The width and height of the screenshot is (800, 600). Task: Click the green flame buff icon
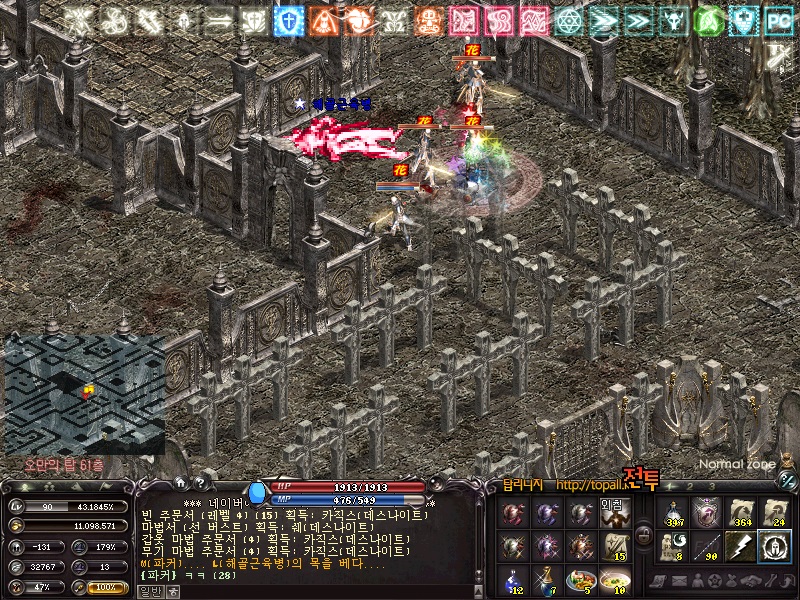coord(707,20)
